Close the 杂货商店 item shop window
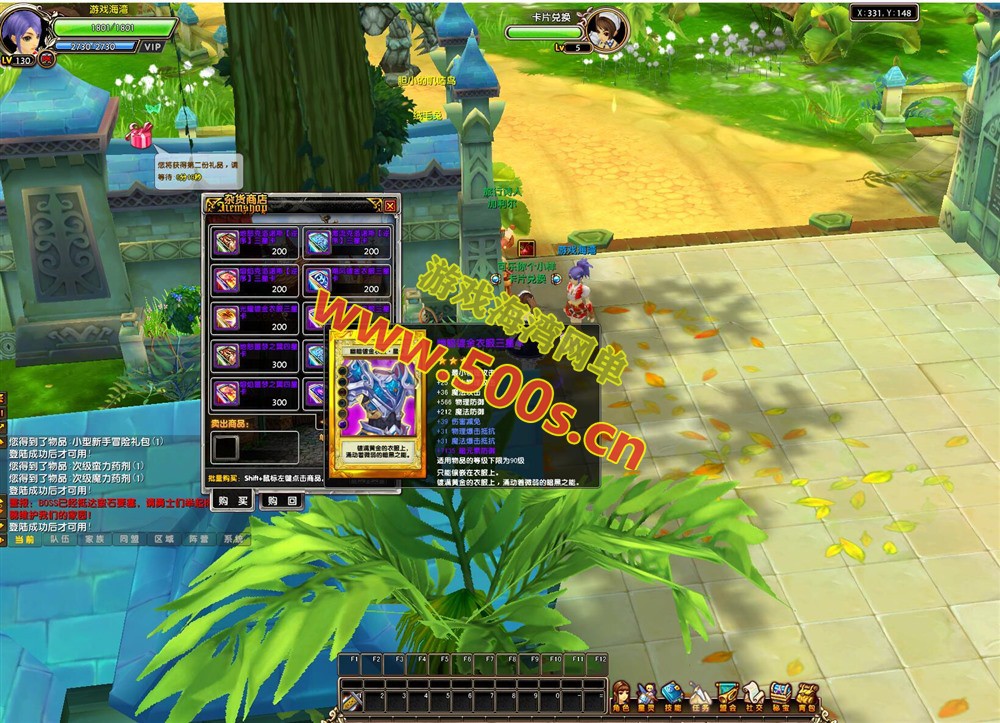 click(x=390, y=206)
